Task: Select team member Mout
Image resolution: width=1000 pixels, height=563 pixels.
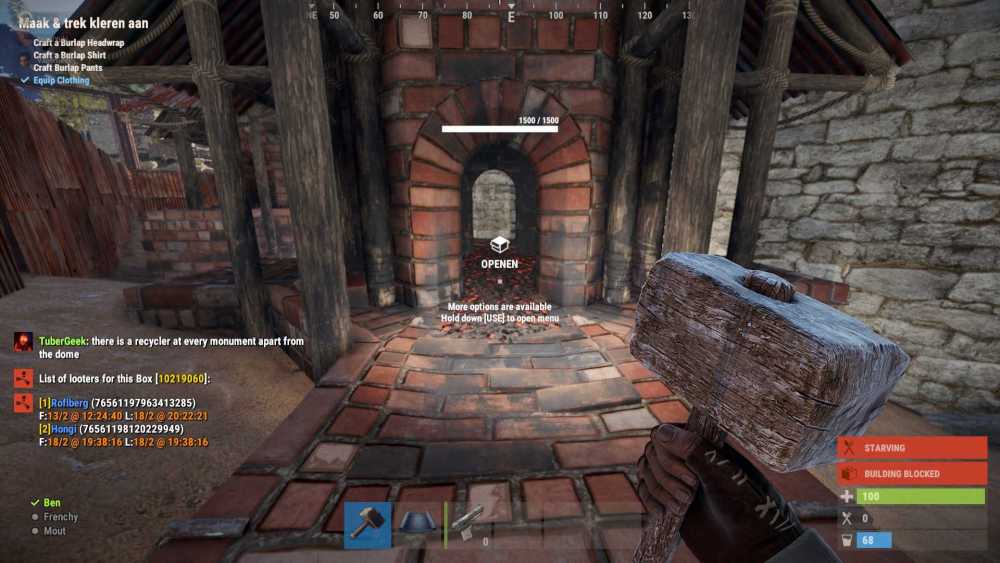Action: pyautogui.click(x=54, y=531)
